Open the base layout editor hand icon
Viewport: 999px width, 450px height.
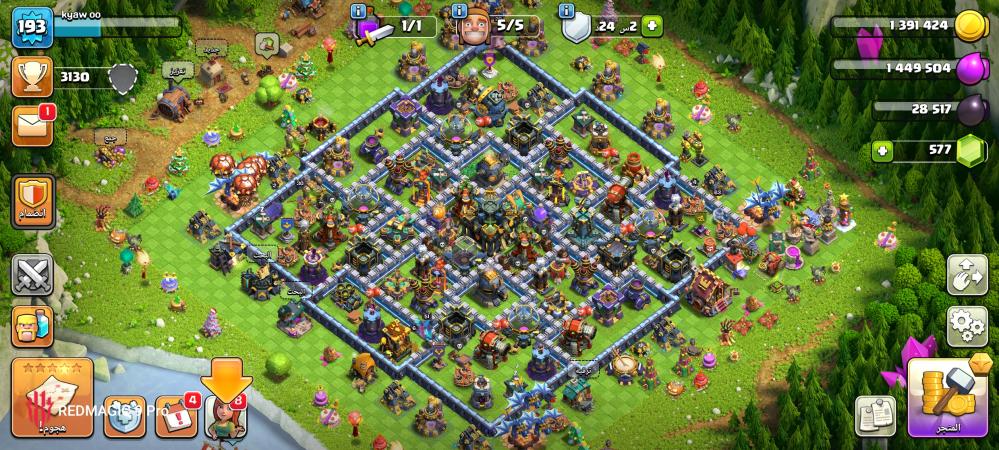[x=966, y=275]
